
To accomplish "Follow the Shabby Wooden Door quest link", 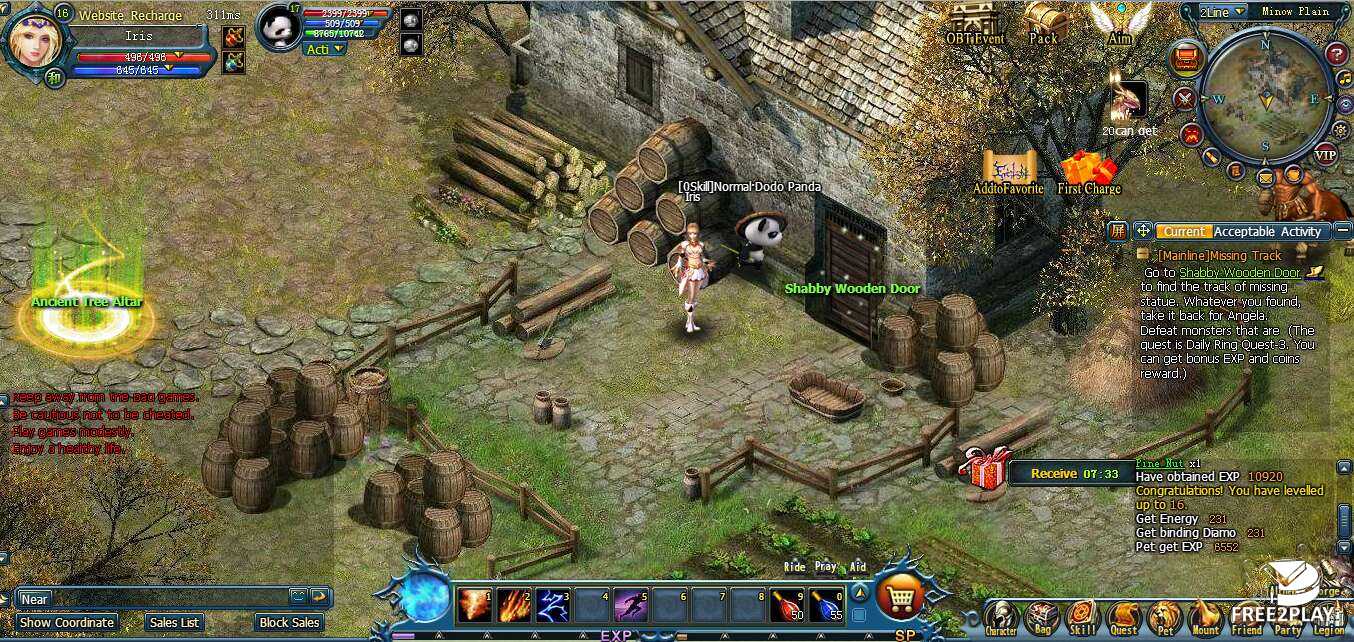I will (1239, 272).
